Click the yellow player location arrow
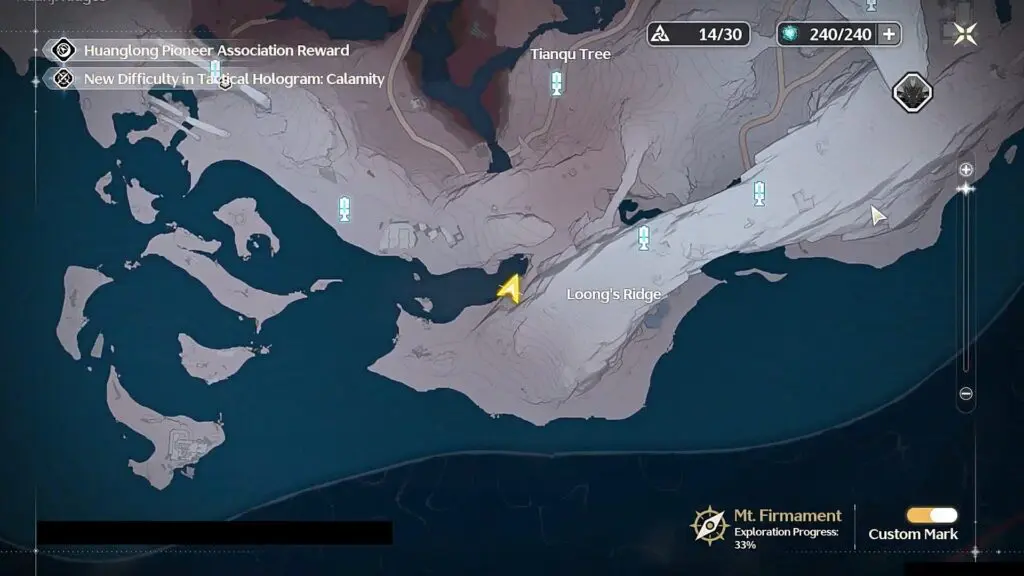The image size is (1024, 576). click(510, 289)
